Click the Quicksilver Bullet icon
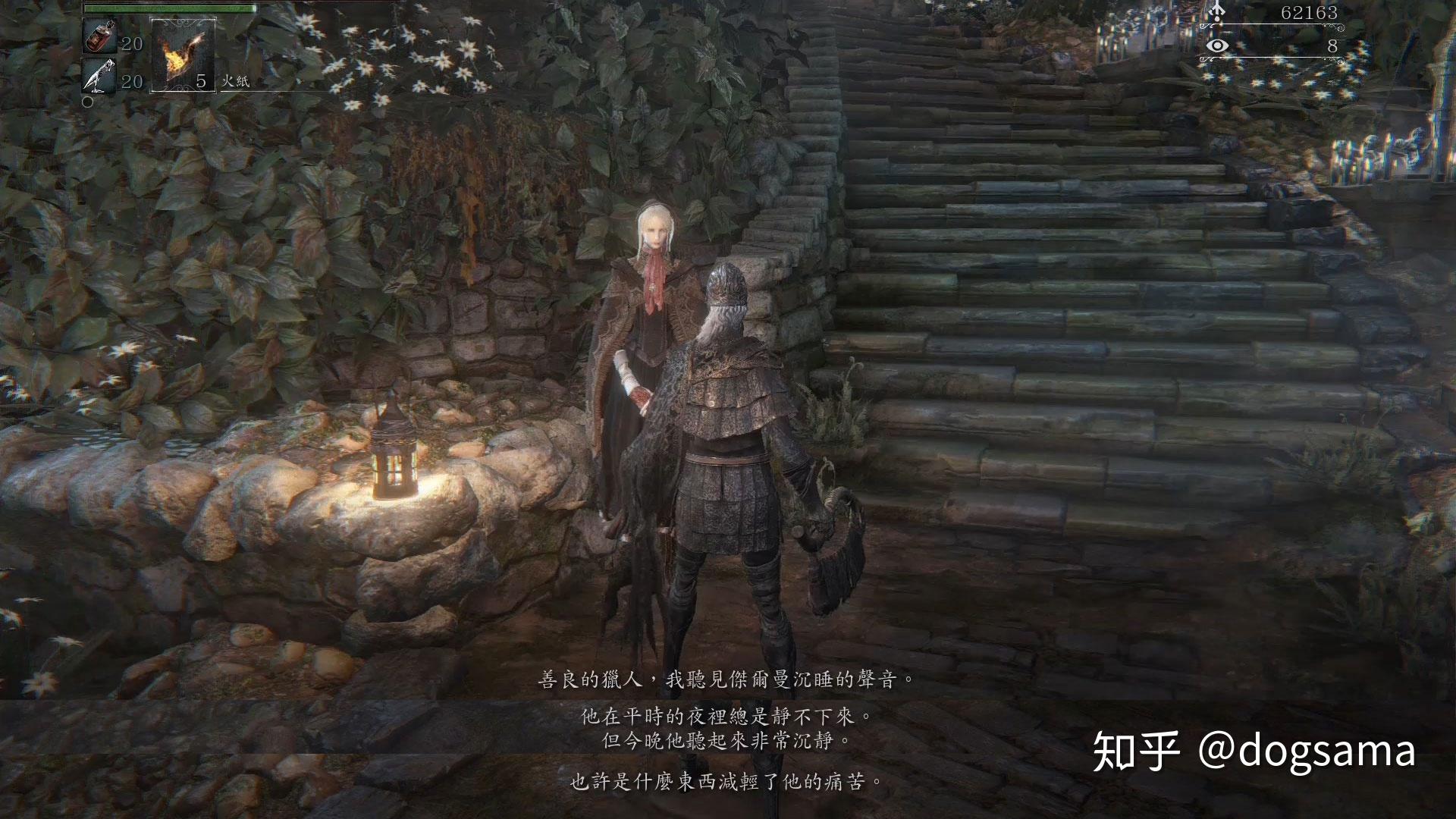The height and width of the screenshot is (819, 1456). 100,77
